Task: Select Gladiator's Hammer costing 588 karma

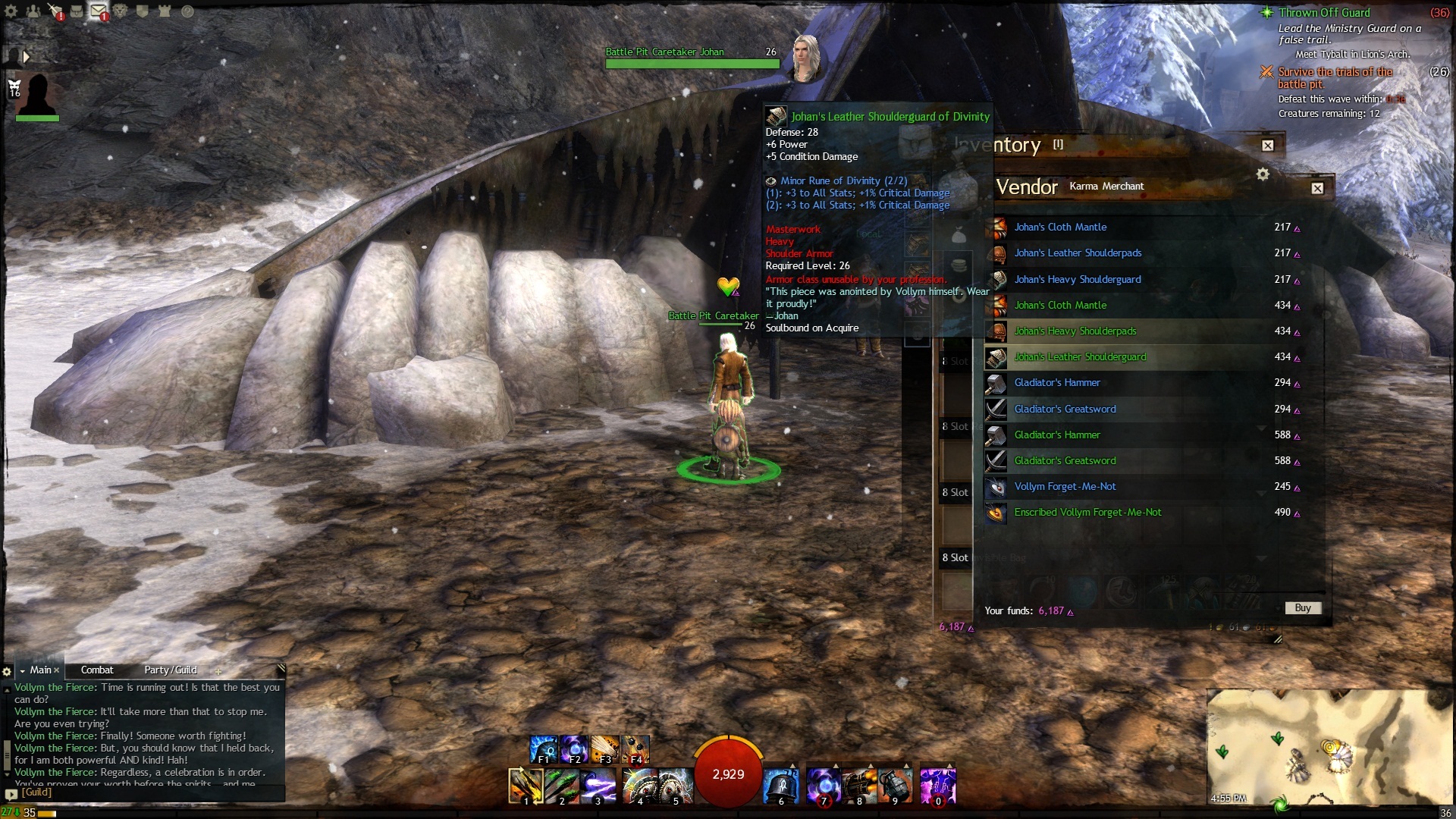Action: [1057, 435]
